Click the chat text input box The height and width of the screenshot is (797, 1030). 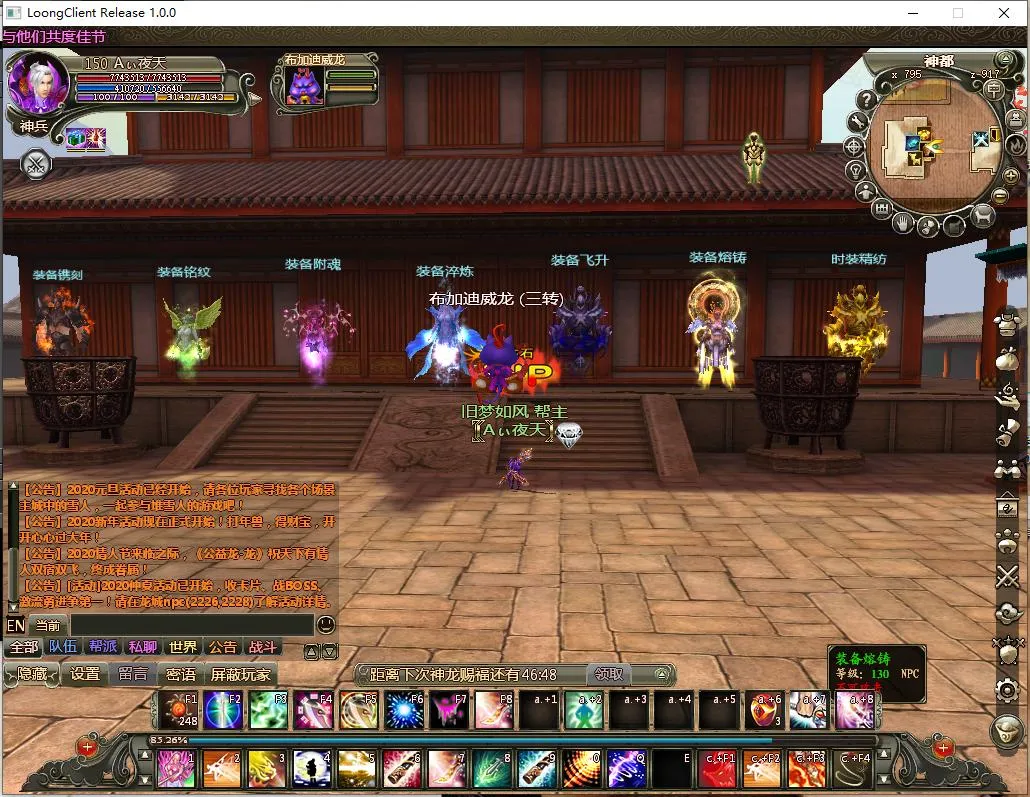click(x=190, y=625)
